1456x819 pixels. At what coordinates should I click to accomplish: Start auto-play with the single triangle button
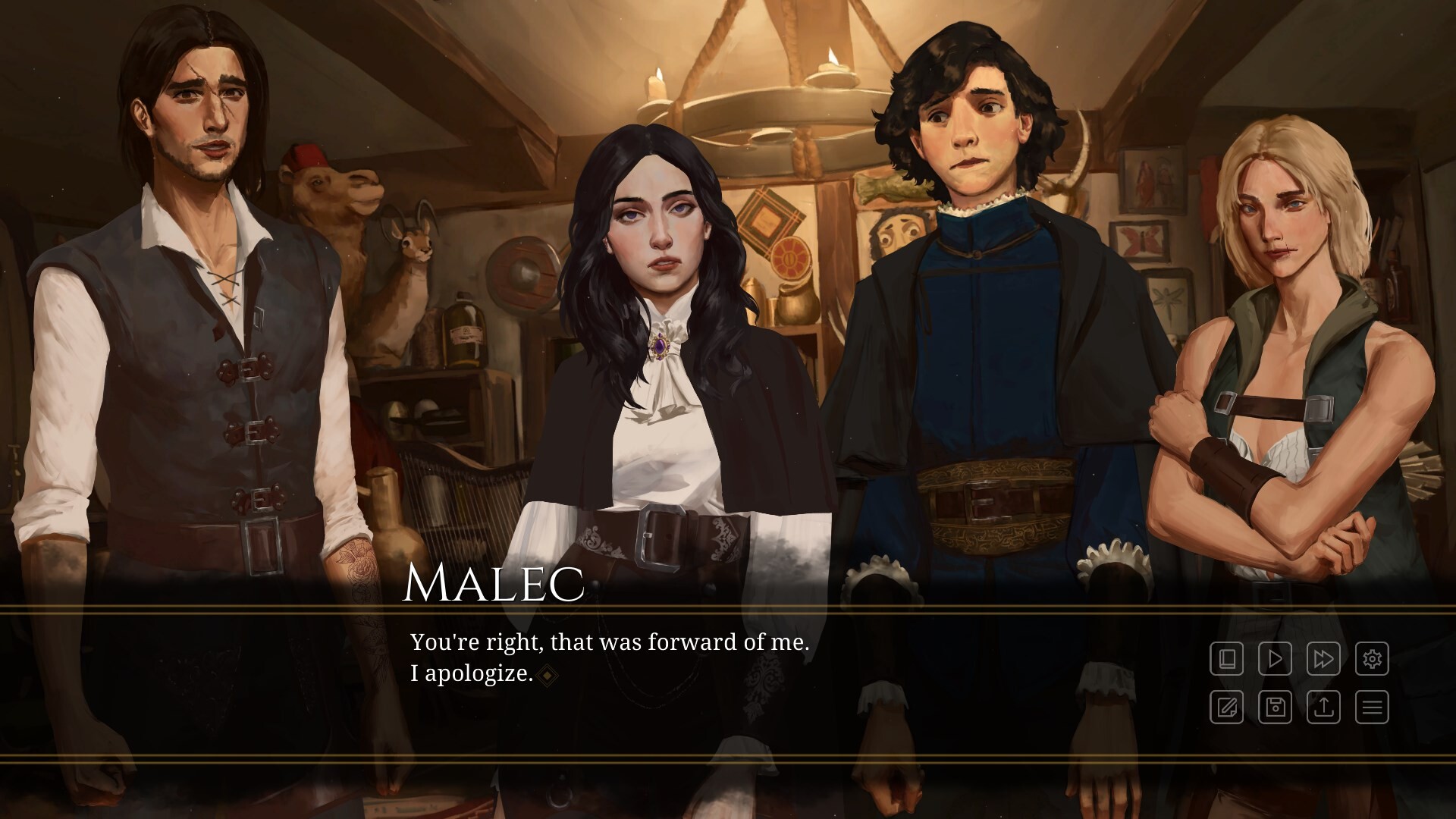(x=1275, y=658)
